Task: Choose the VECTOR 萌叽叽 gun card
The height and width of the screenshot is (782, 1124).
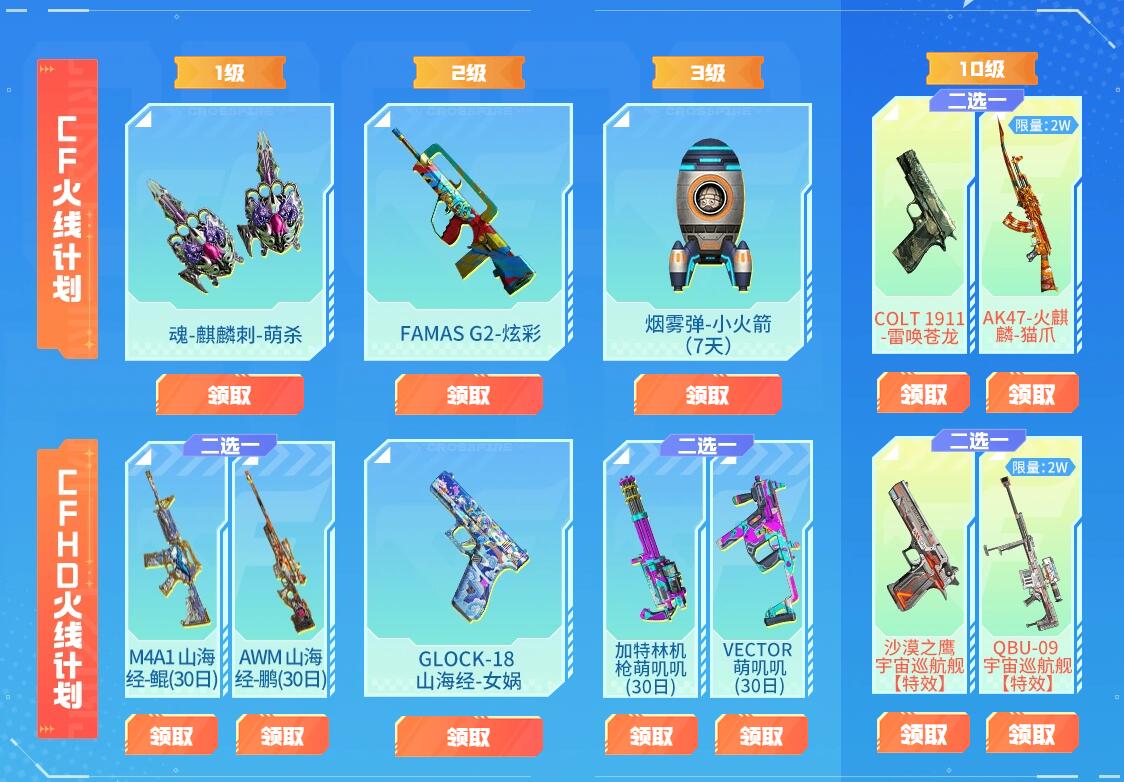Action: point(757,570)
